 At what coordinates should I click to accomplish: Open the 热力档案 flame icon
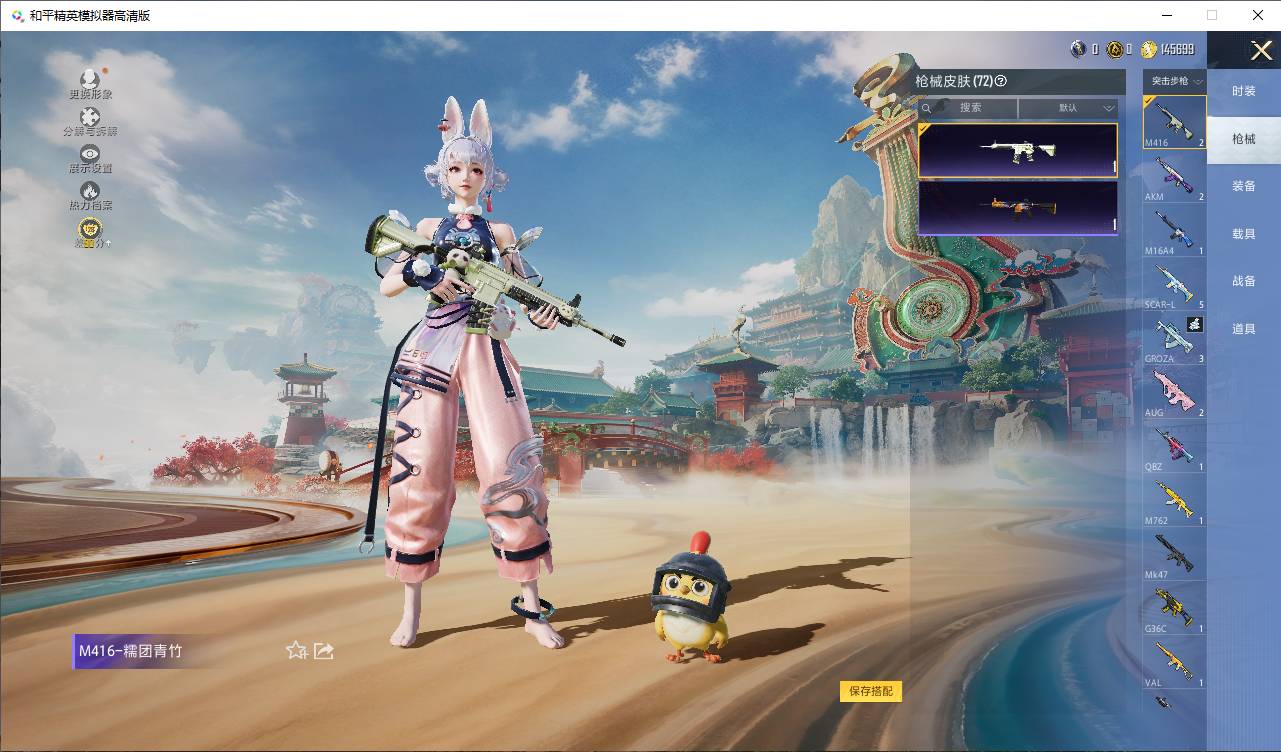pos(90,193)
